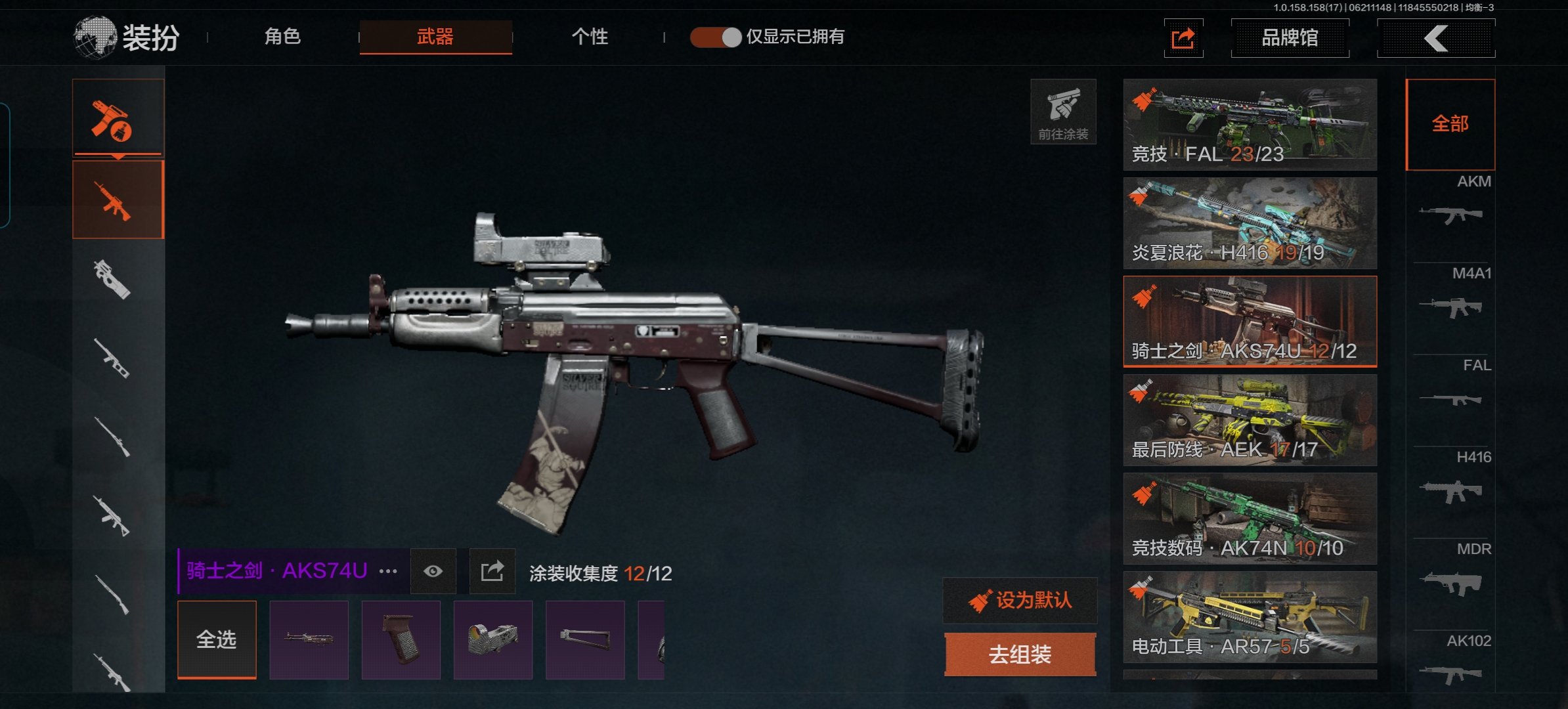Screen dimensions: 1568x709
Task: Switch to the 角色 tab
Action: click(x=282, y=37)
